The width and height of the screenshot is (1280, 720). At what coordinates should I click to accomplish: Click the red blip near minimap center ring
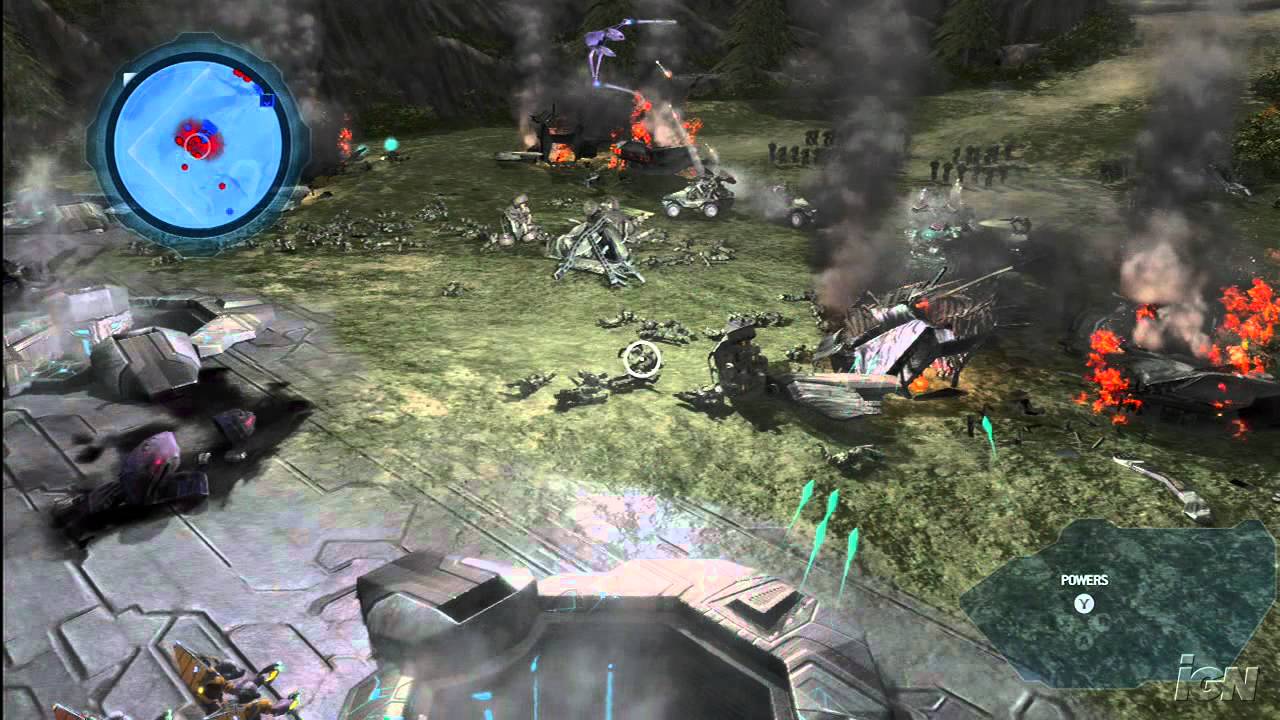pos(185,167)
